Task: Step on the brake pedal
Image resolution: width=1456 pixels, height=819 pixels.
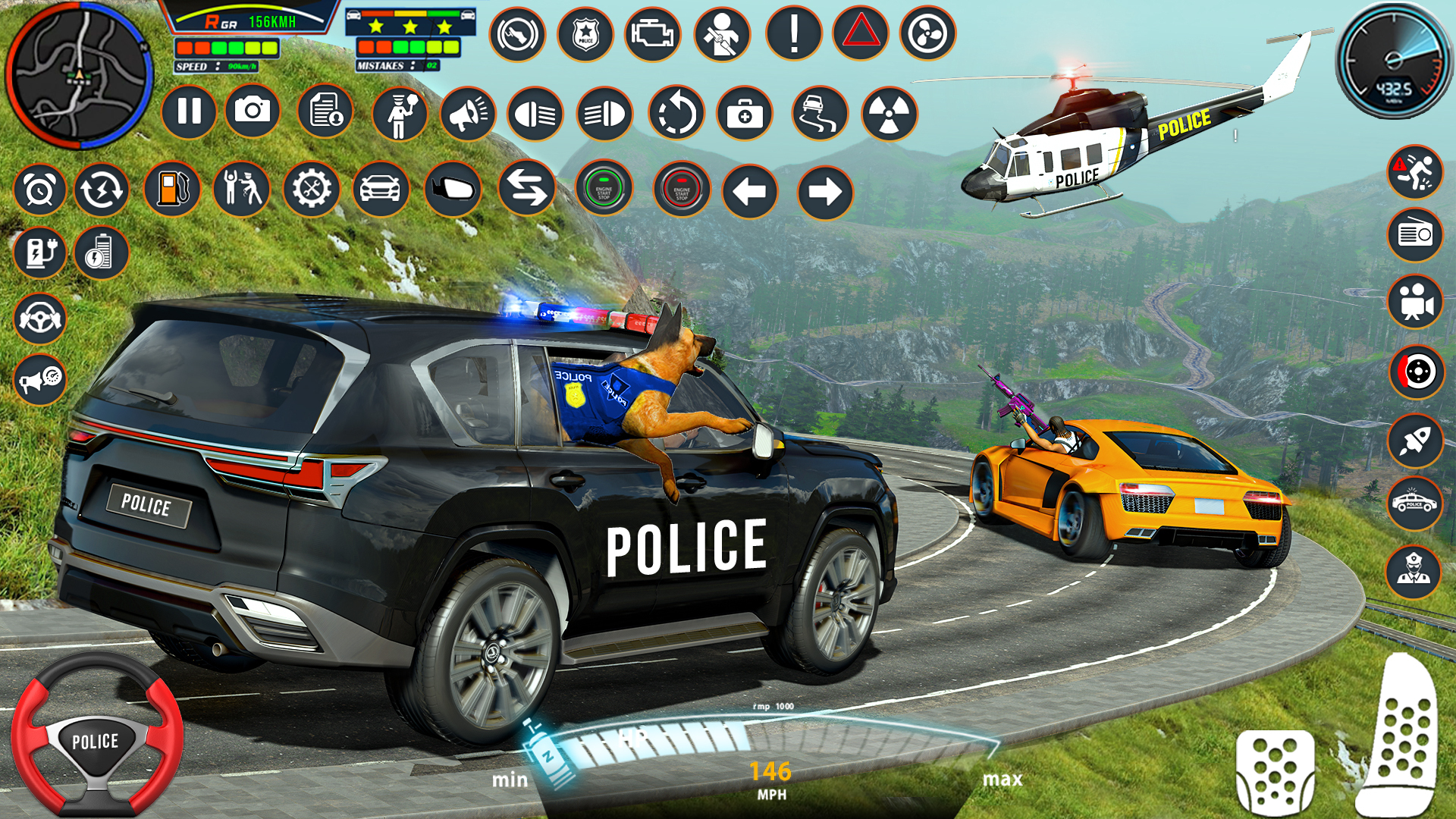Action: click(1276, 772)
